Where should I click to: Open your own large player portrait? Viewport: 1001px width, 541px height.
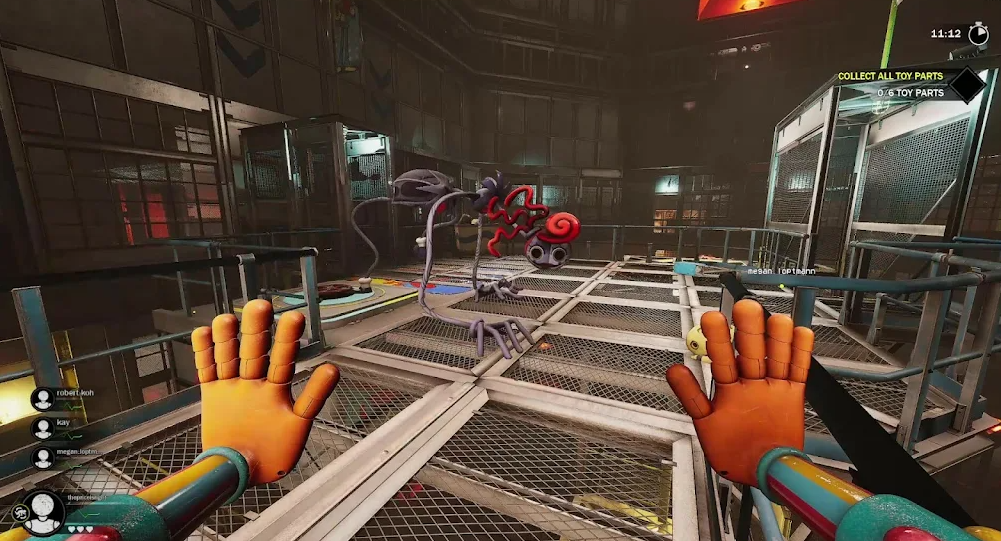coord(44,511)
